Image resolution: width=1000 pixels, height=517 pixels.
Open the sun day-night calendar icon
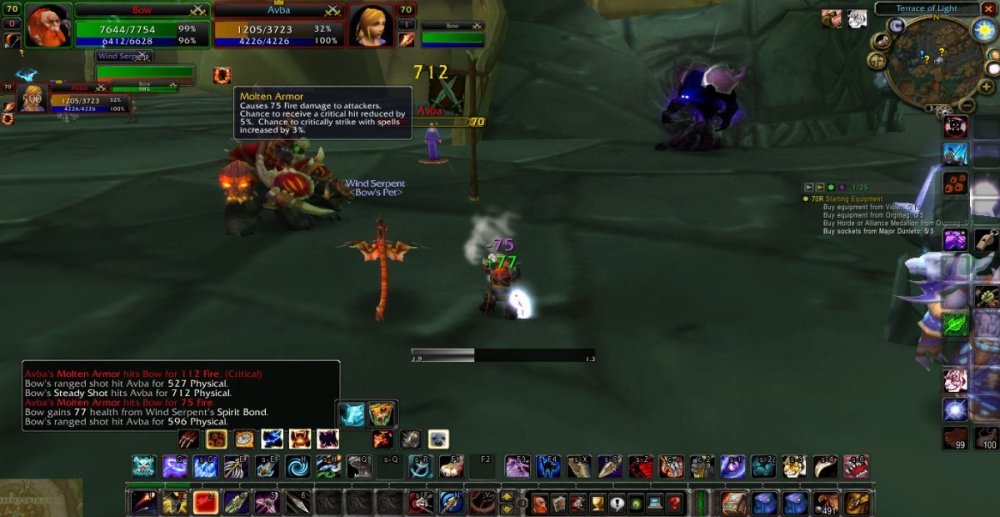982,30
